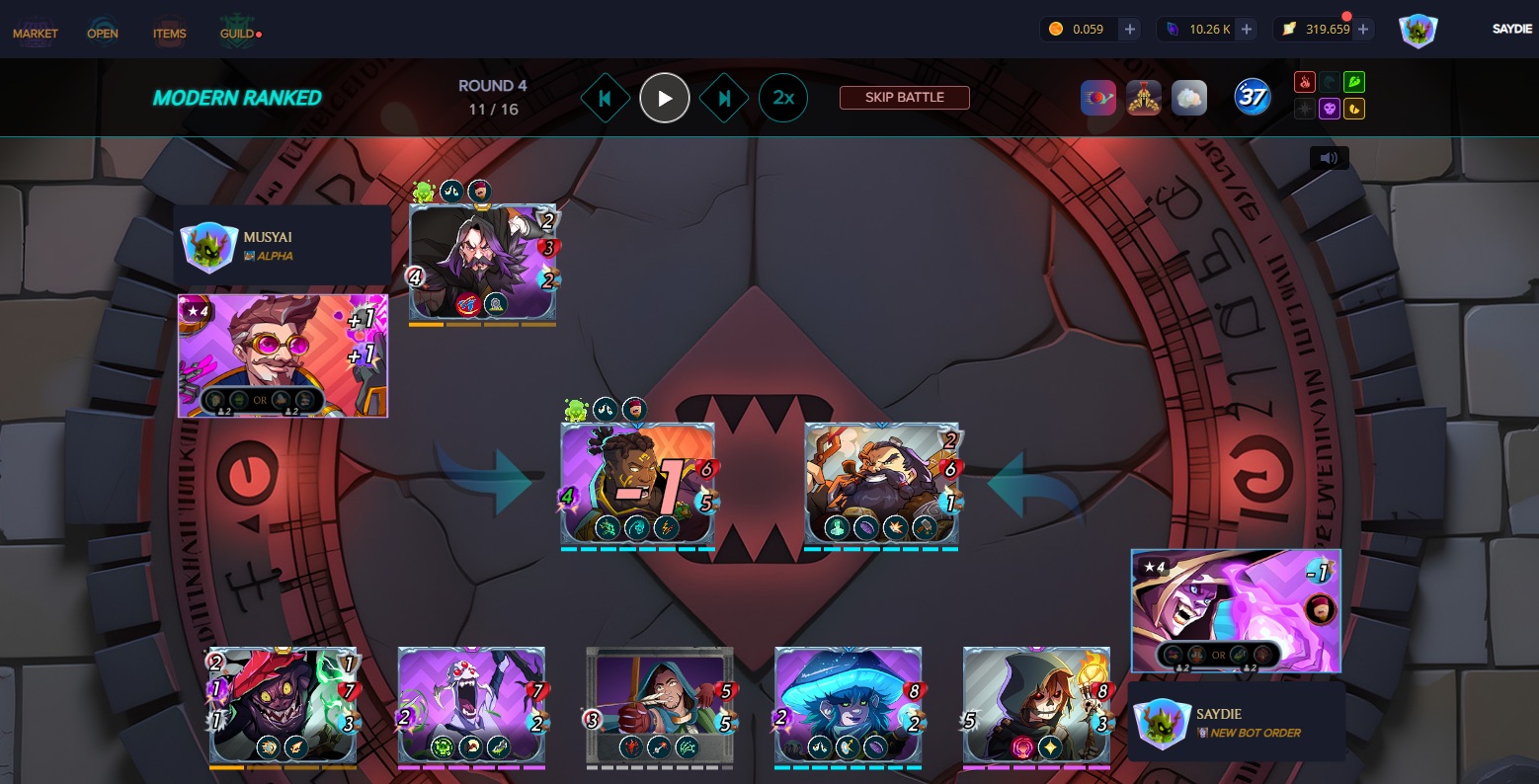Play the battle replay
The width and height of the screenshot is (1539, 784).
(x=665, y=98)
